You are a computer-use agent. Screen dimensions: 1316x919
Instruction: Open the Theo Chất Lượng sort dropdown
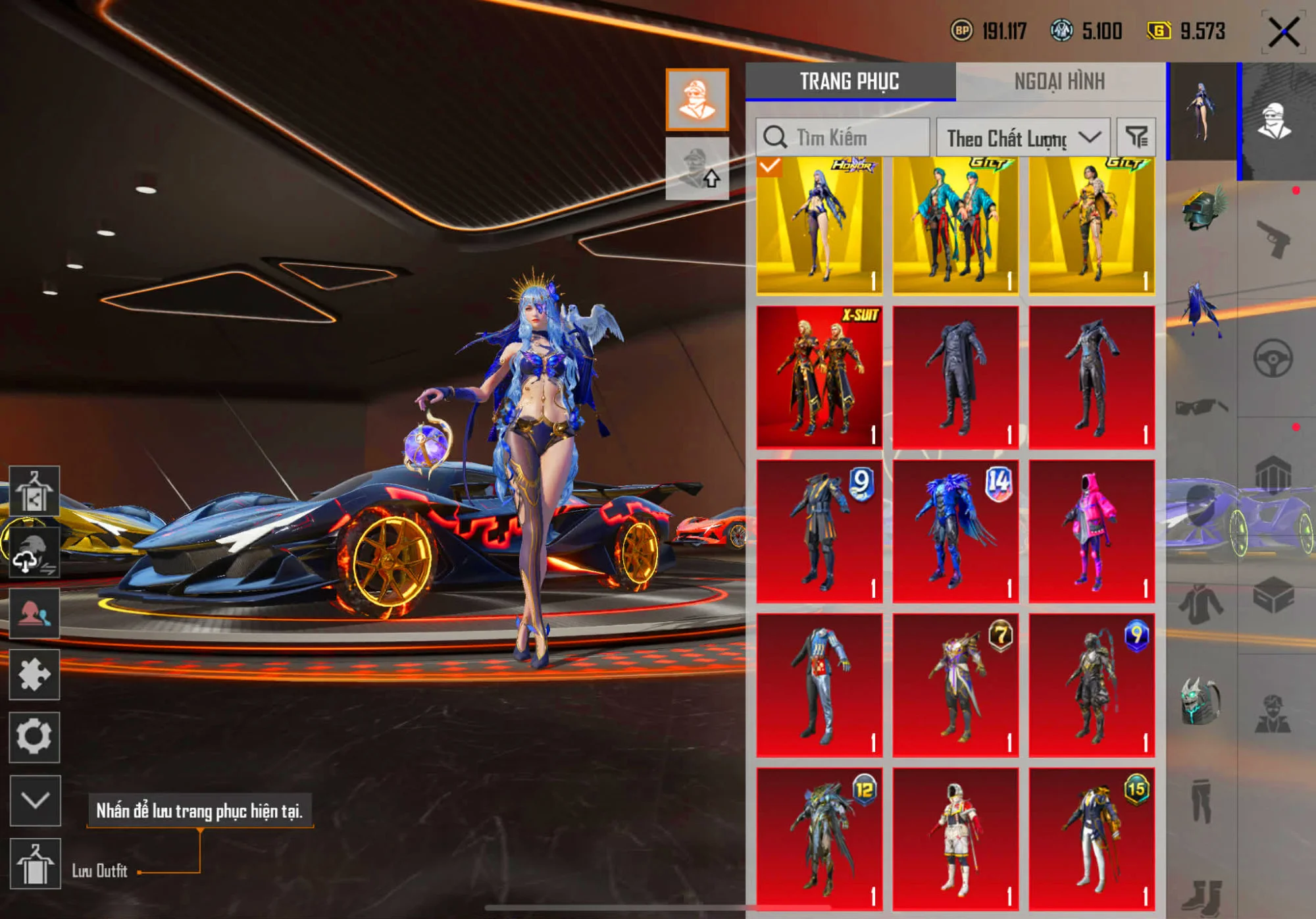(x=1023, y=138)
